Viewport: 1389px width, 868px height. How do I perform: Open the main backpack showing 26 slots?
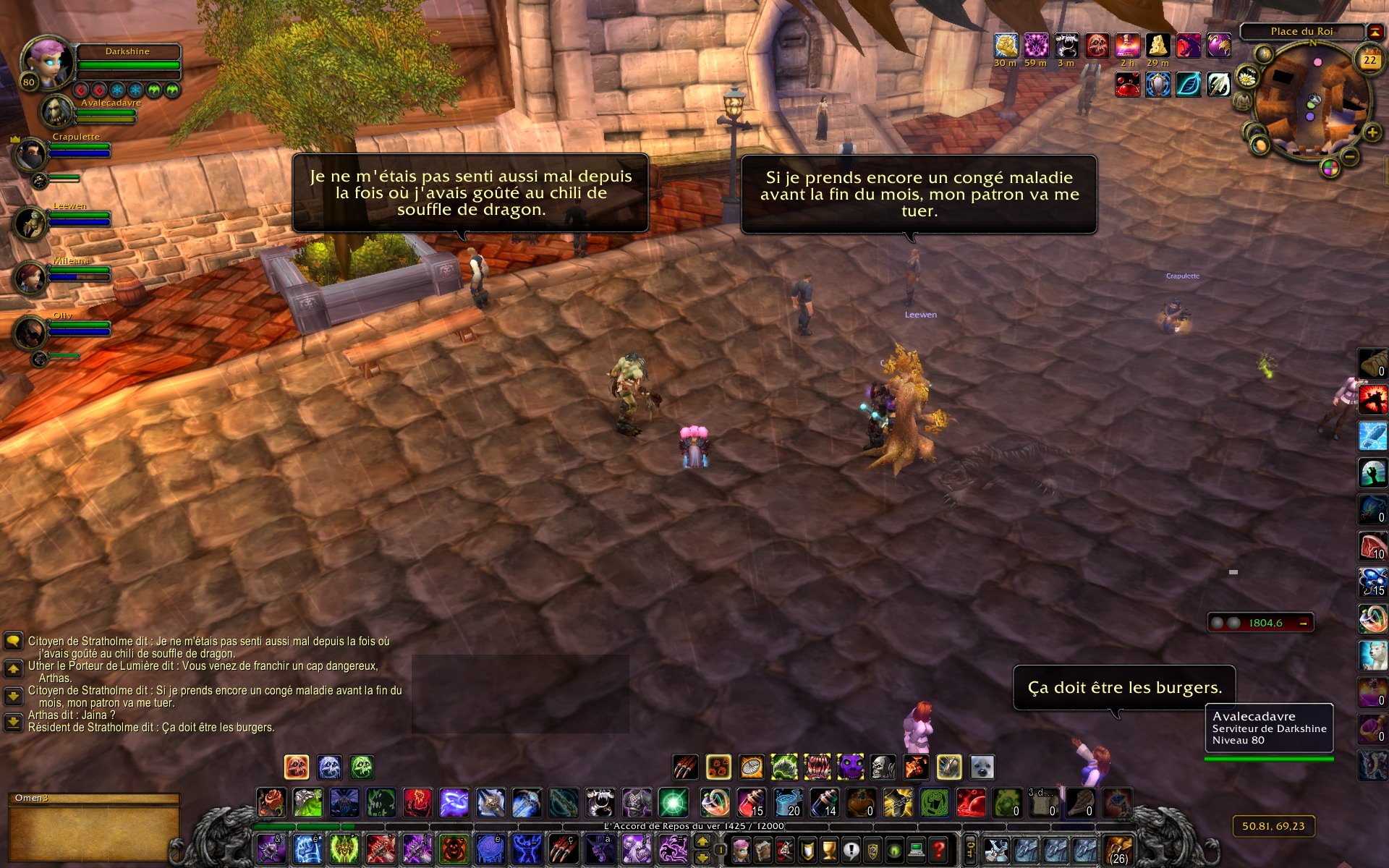[1118, 849]
